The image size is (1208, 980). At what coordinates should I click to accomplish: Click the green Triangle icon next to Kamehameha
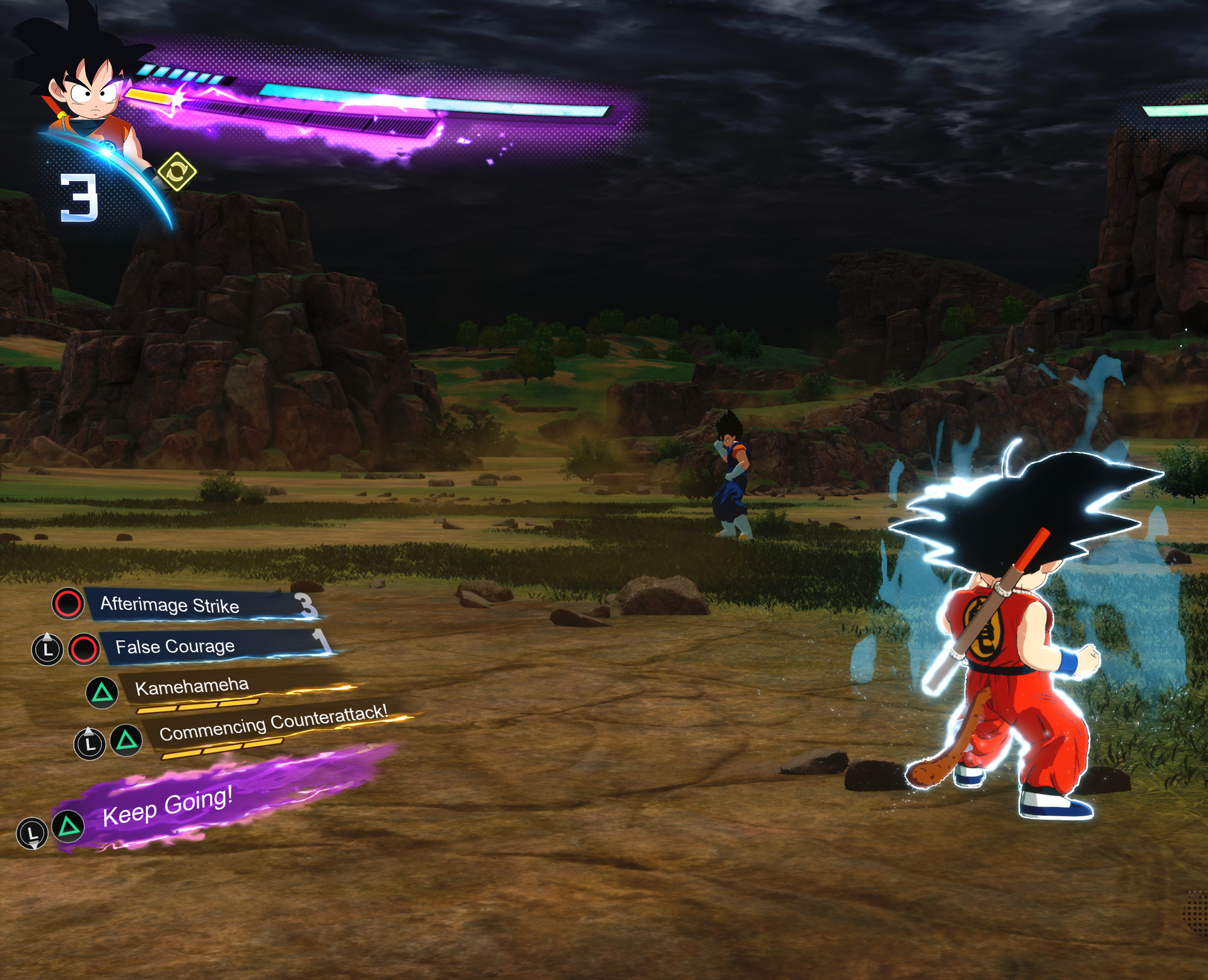coord(103,691)
